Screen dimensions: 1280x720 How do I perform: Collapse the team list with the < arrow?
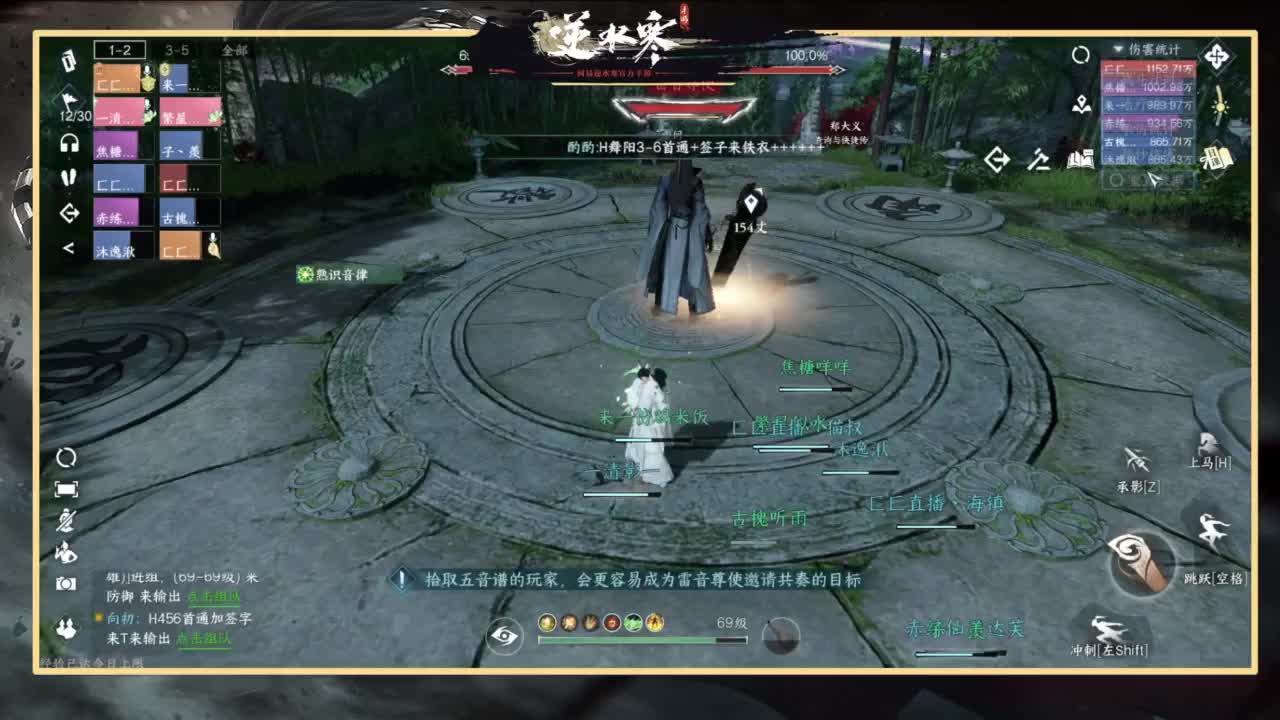67,247
